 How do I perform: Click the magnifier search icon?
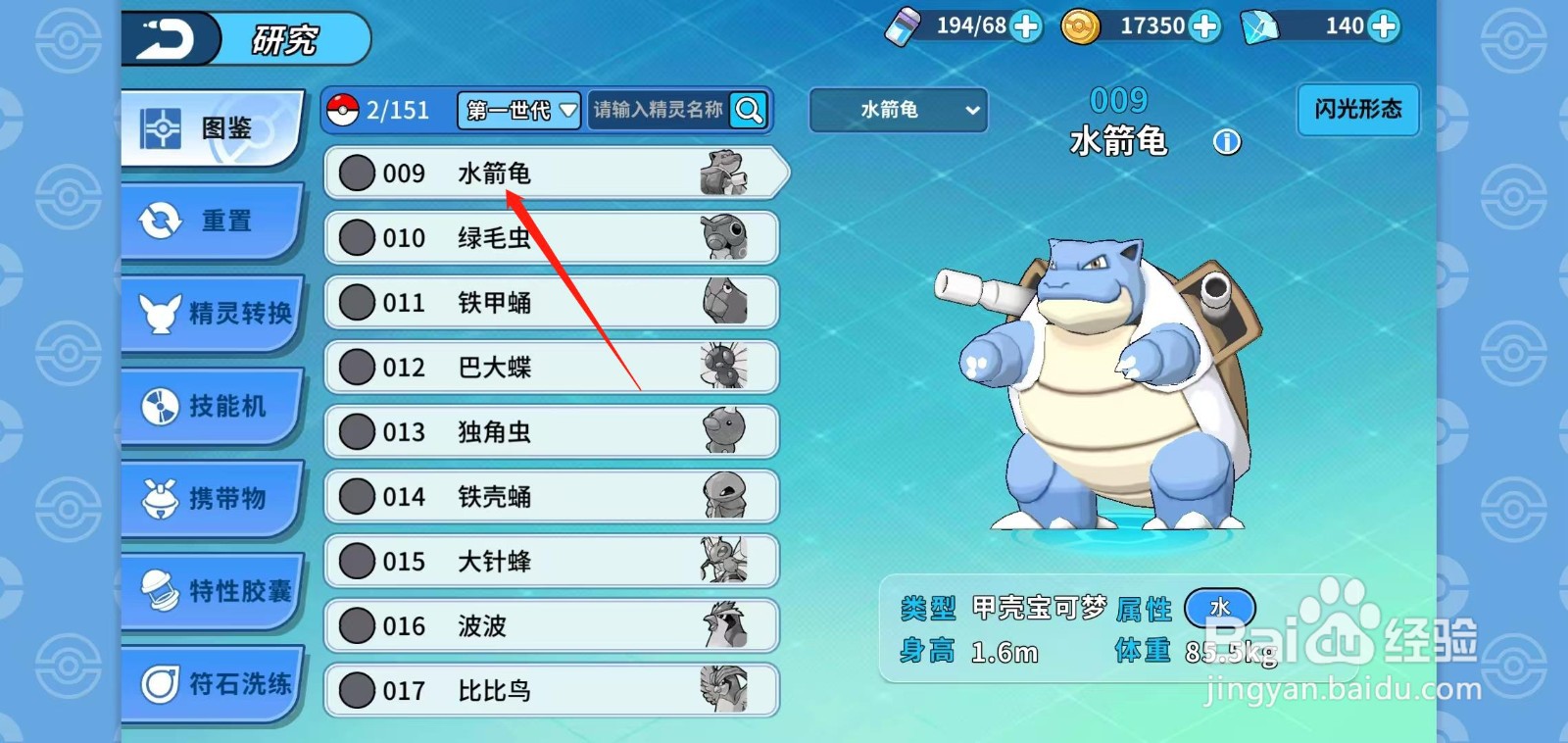pyautogui.click(x=748, y=111)
